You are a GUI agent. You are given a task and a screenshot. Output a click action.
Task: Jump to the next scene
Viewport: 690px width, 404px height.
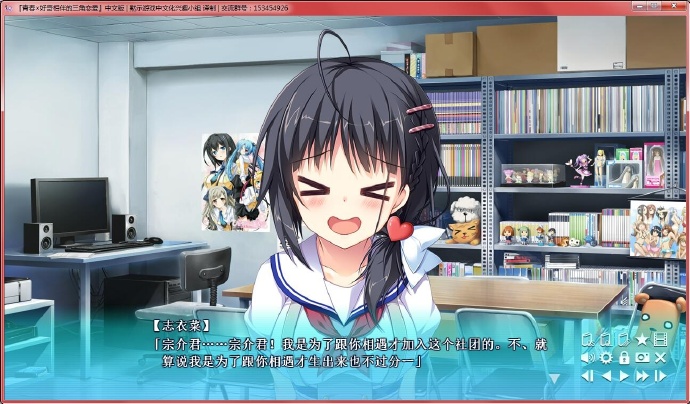[660, 376]
